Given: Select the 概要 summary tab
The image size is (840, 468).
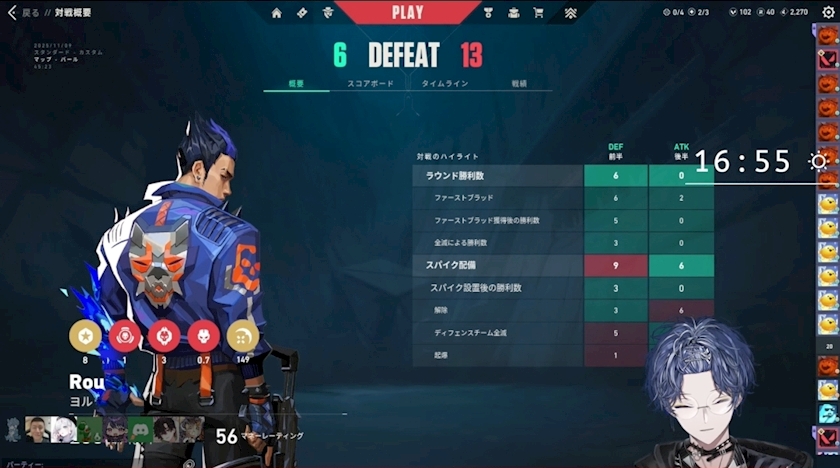Looking at the screenshot, I should (x=296, y=84).
